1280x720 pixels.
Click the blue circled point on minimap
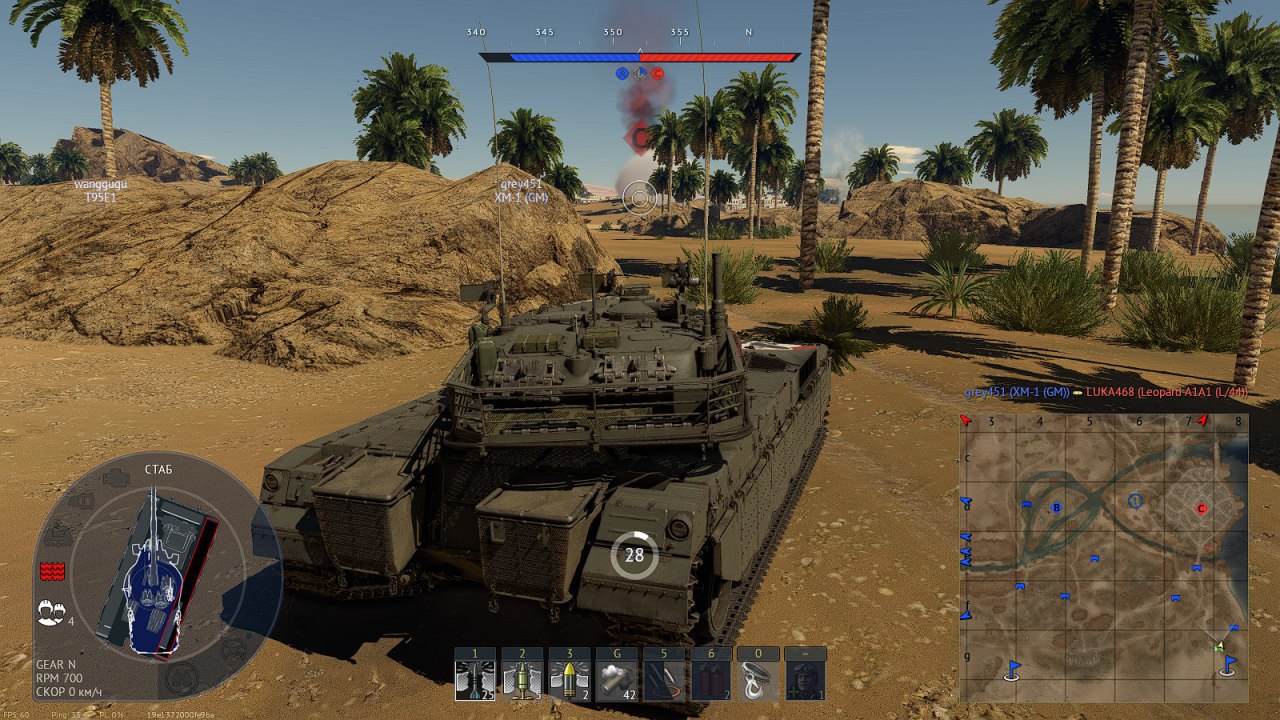pyautogui.click(x=1135, y=500)
